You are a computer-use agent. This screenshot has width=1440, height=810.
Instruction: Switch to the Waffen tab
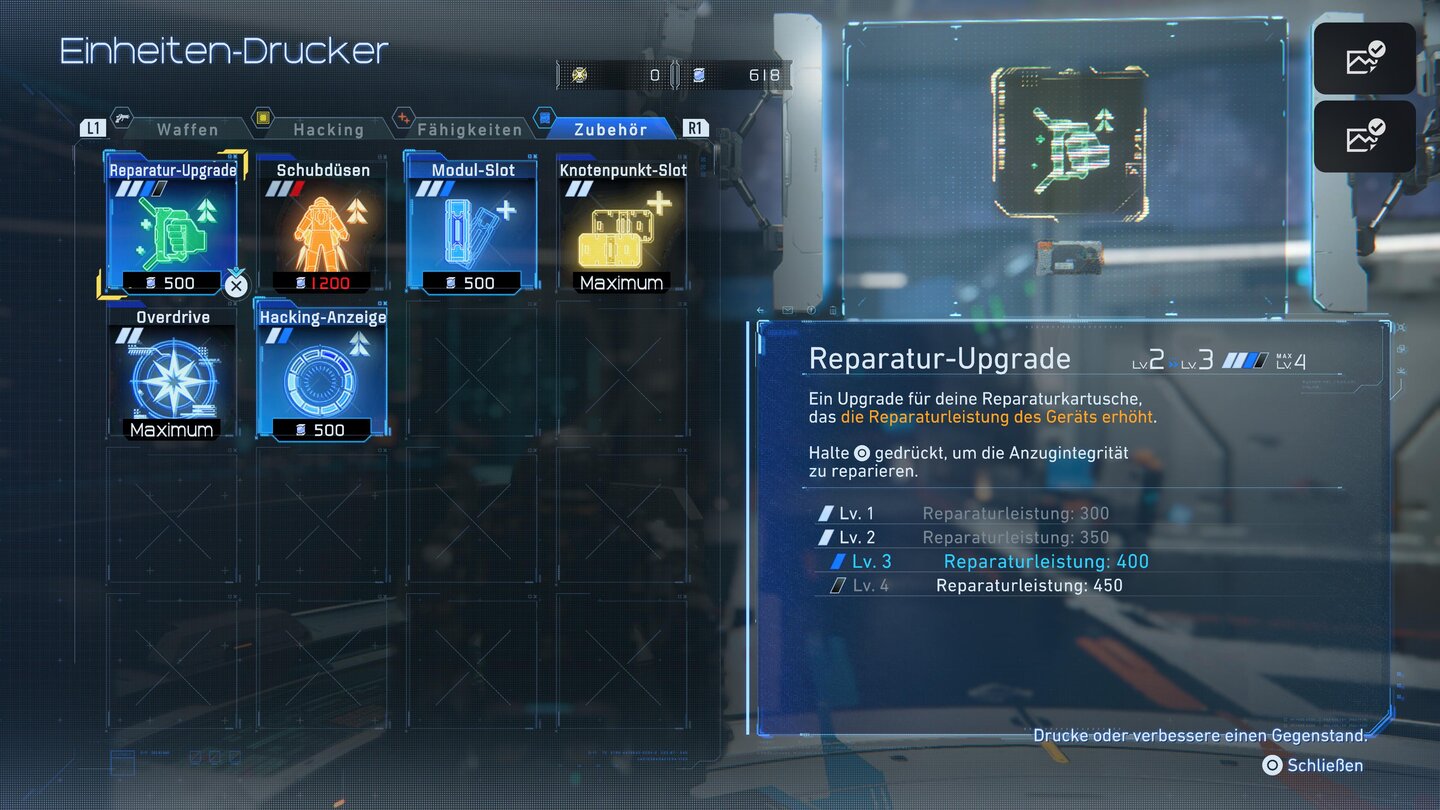(x=187, y=129)
